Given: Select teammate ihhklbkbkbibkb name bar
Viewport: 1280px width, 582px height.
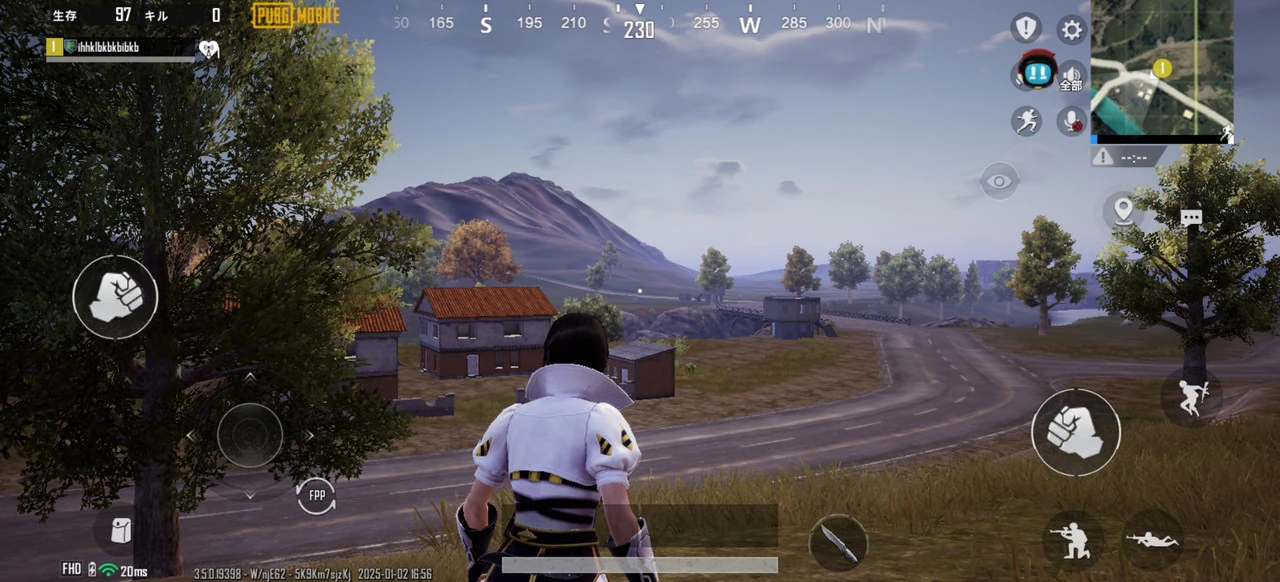Looking at the screenshot, I should pos(121,47).
